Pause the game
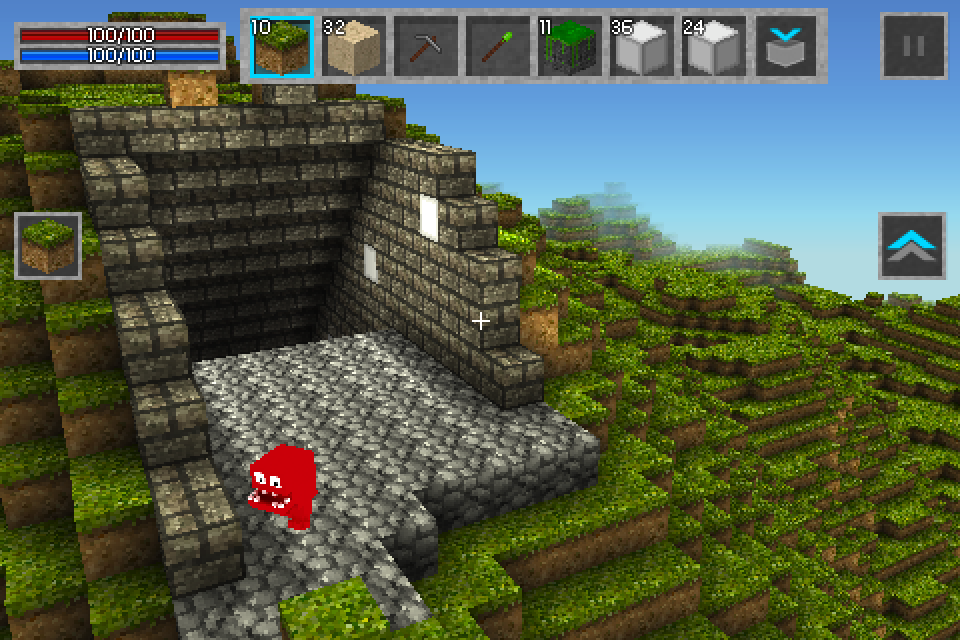960x640 pixels. tap(913, 46)
